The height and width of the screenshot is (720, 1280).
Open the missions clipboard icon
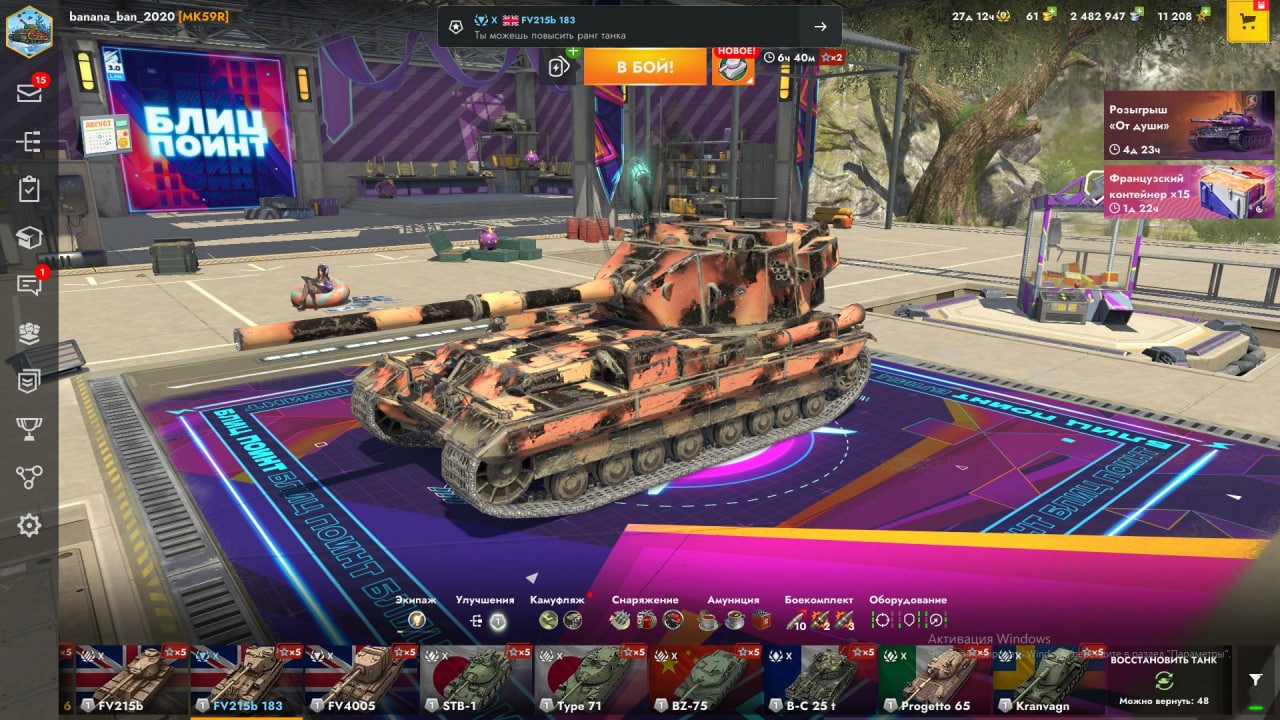29,189
